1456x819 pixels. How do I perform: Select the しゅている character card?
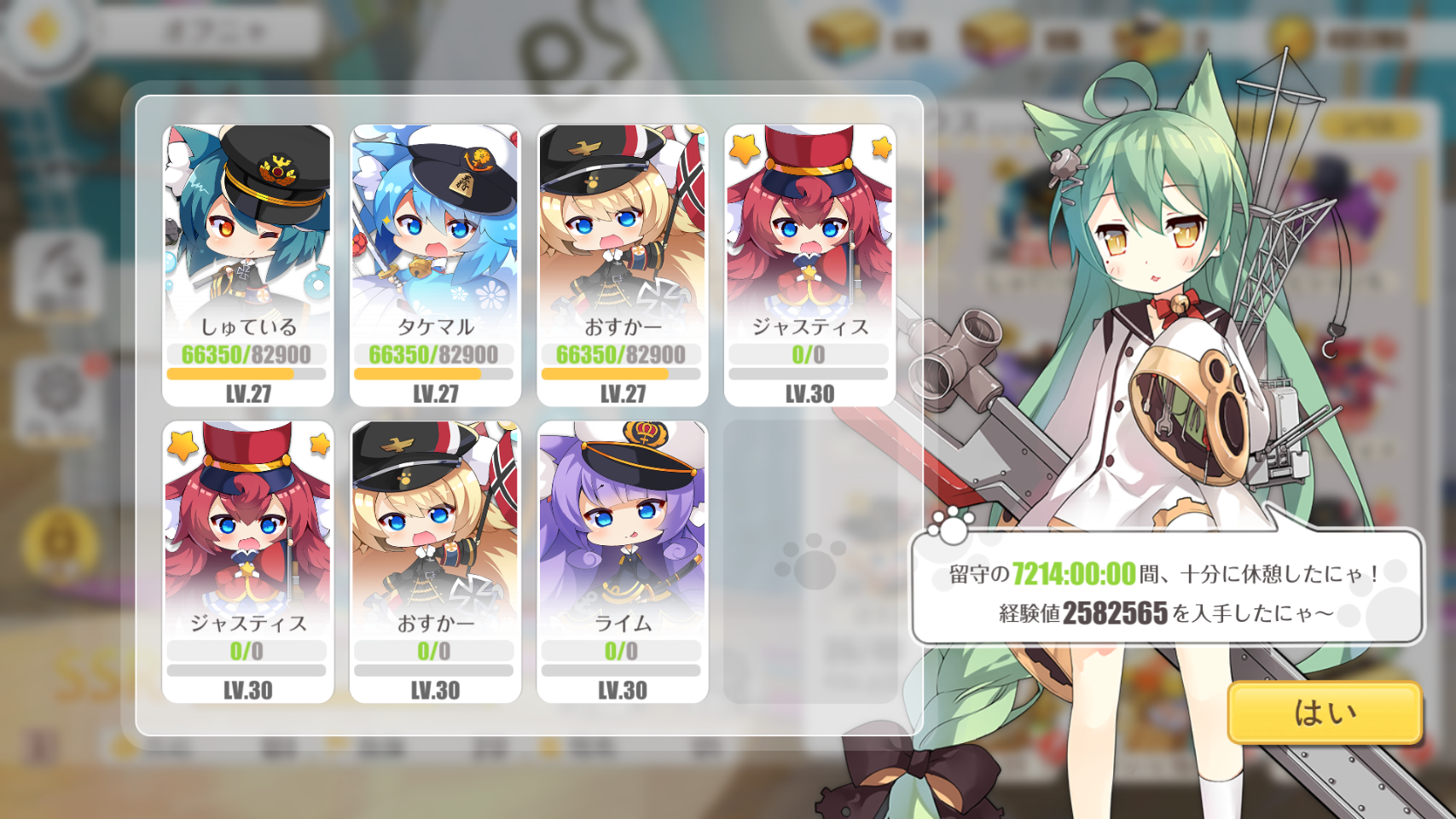(x=247, y=265)
